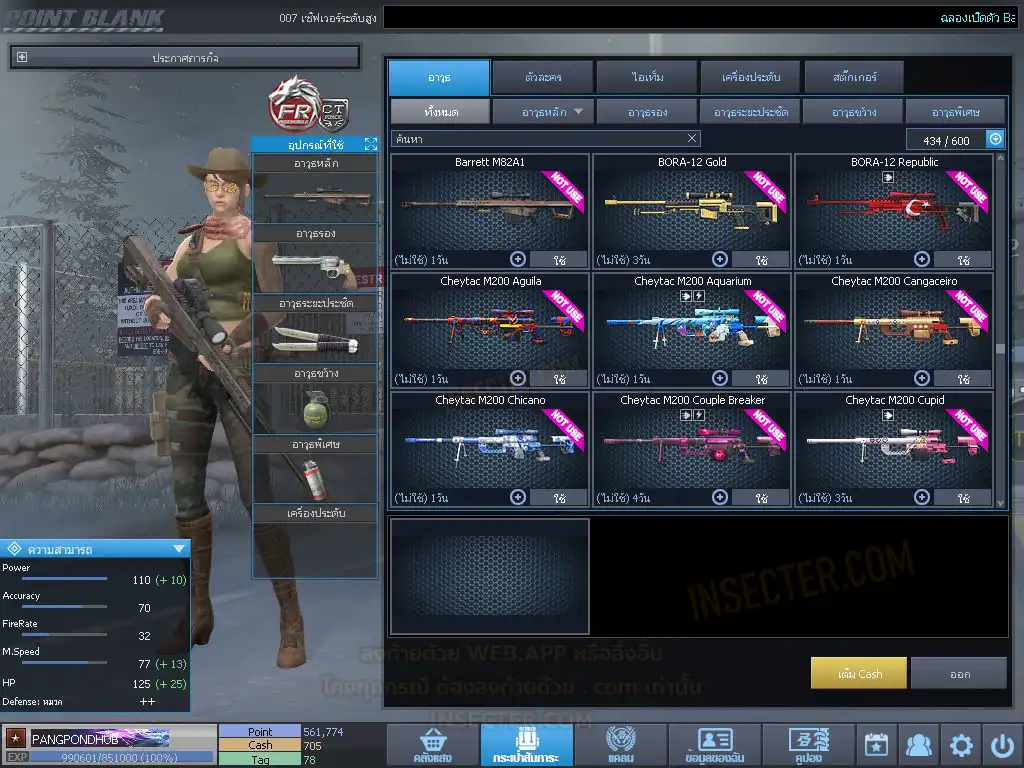The image size is (1024, 768).
Task: Exit the inventory with the ออก button
Action: tap(959, 673)
